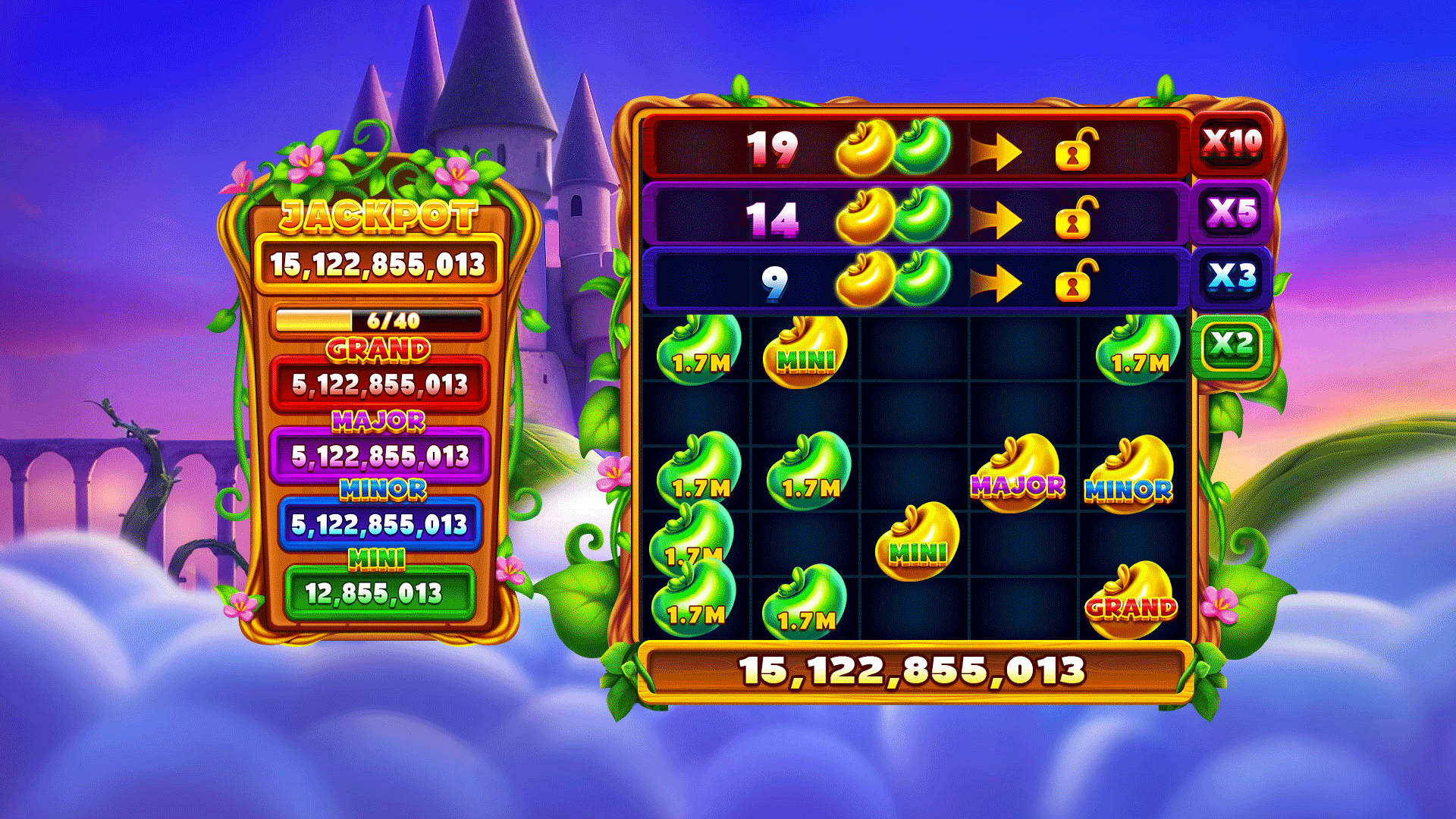Choose the purple X5 multiplier badge
This screenshot has width=1456, height=819.
[x=1232, y=212]
